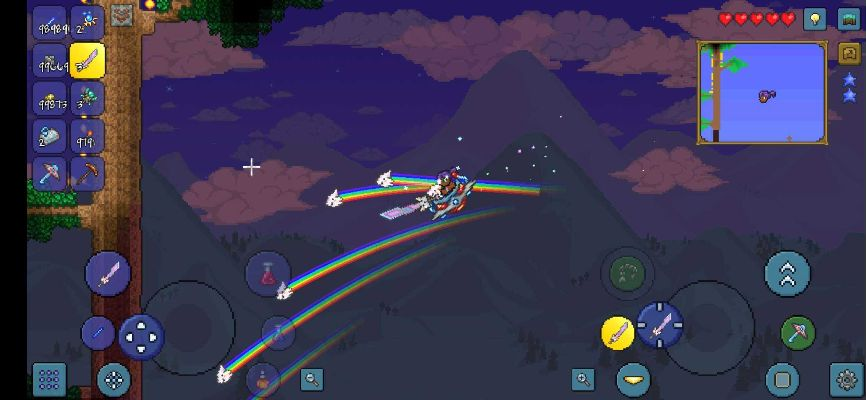Tap the yellow sword quick-attack button
866x400 pixels.
tap(618, 332)
